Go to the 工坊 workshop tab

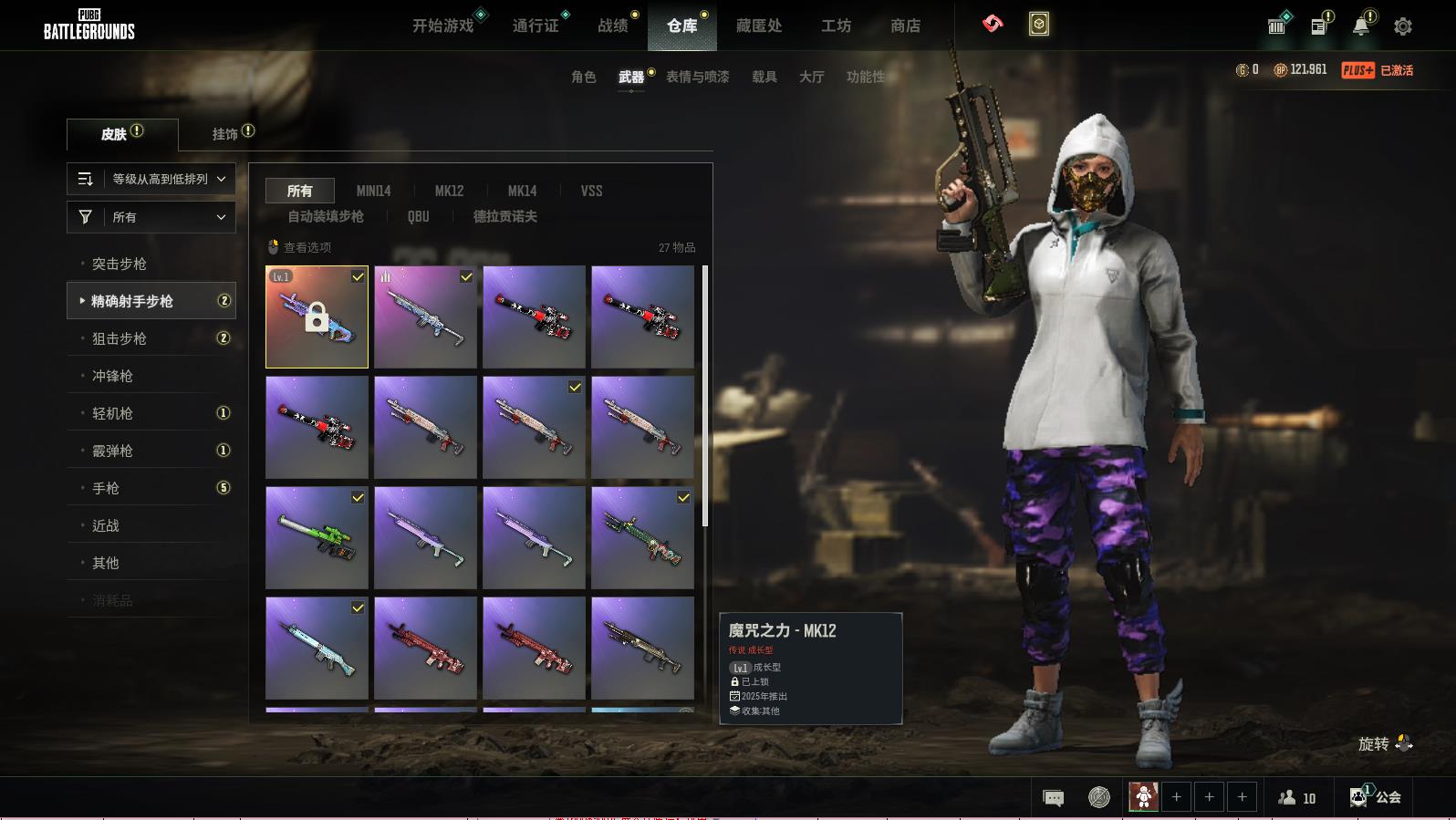836,26
